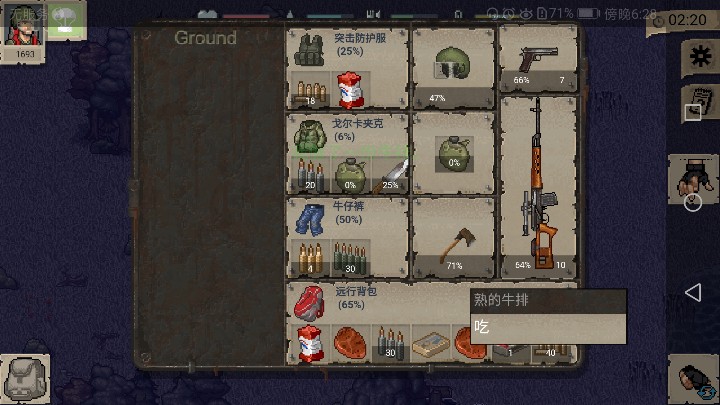
Task: Select the helmet equipment slot
Action: point(453,66)
